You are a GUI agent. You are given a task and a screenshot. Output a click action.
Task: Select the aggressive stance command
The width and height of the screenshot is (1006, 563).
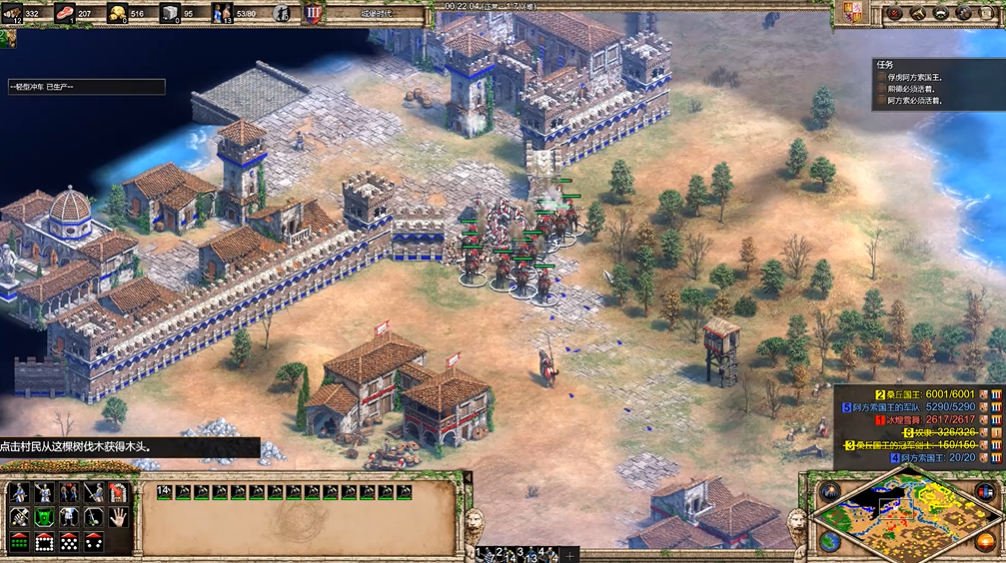click(x=19, y=517)
